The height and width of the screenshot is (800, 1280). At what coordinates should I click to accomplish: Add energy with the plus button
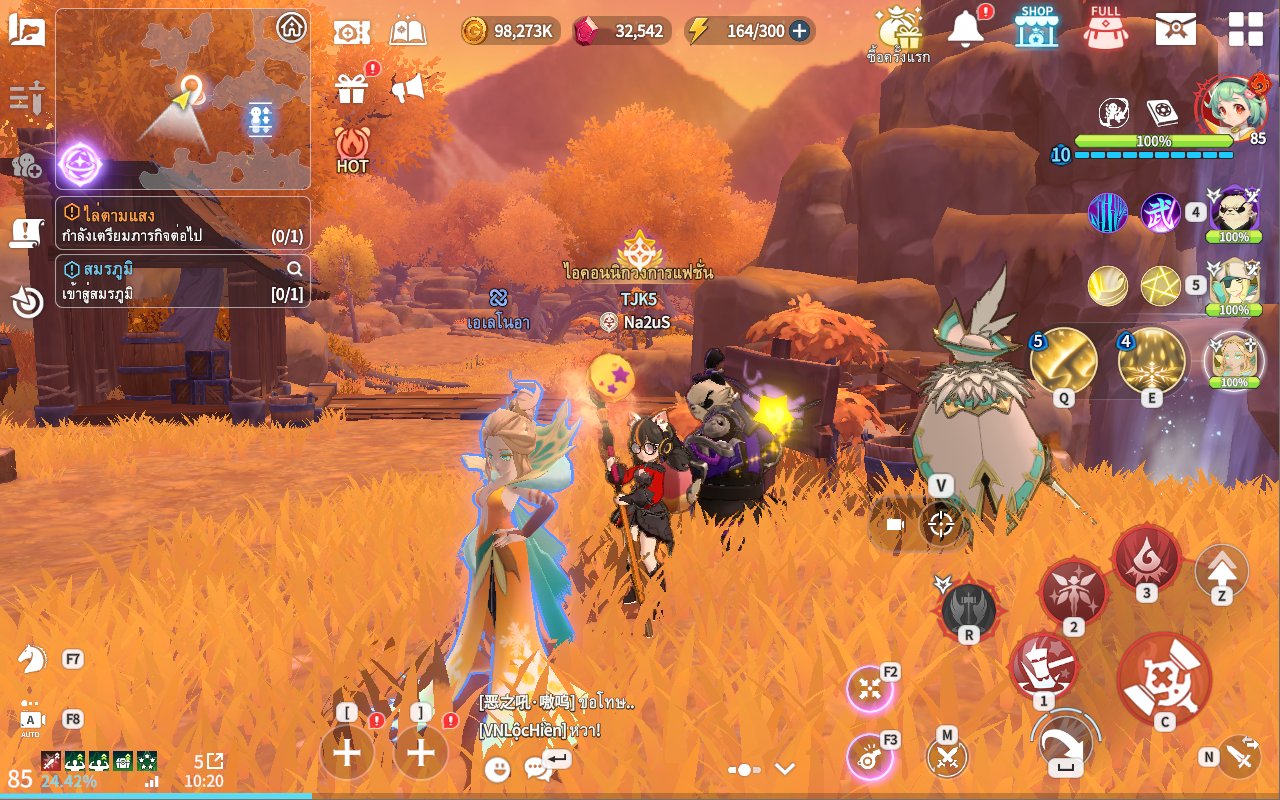[x=799, y=31]
